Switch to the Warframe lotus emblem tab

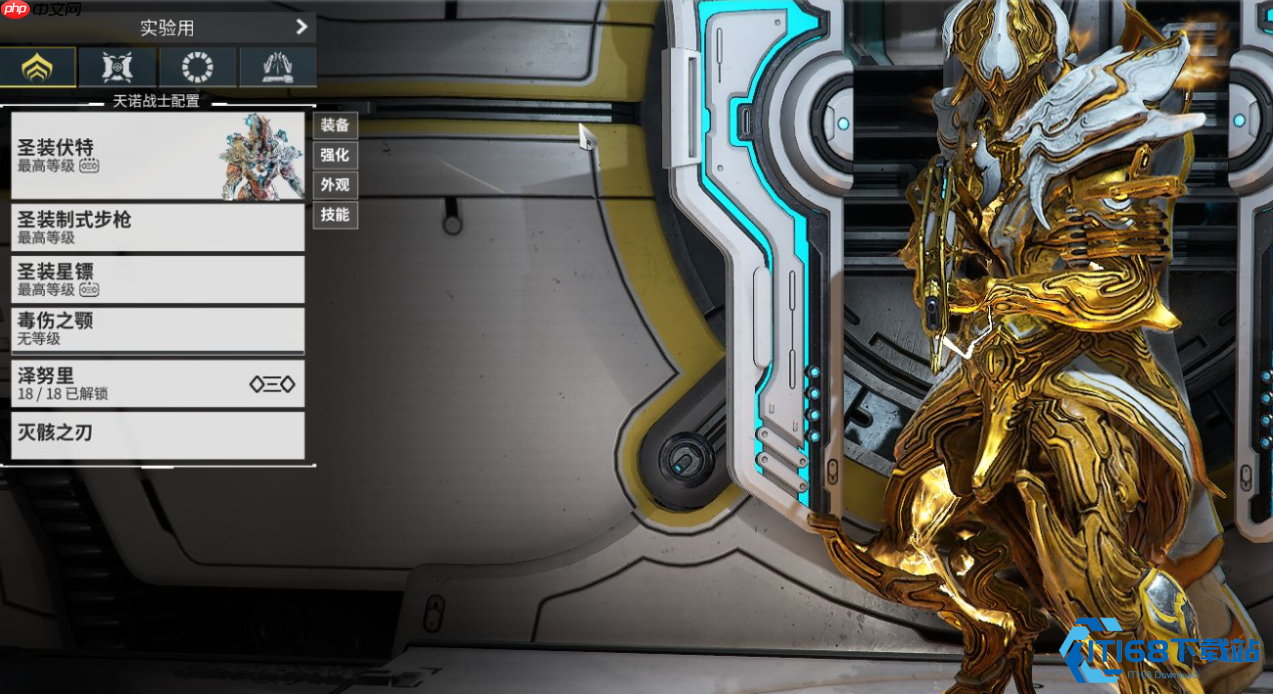[x=37, y=67]
